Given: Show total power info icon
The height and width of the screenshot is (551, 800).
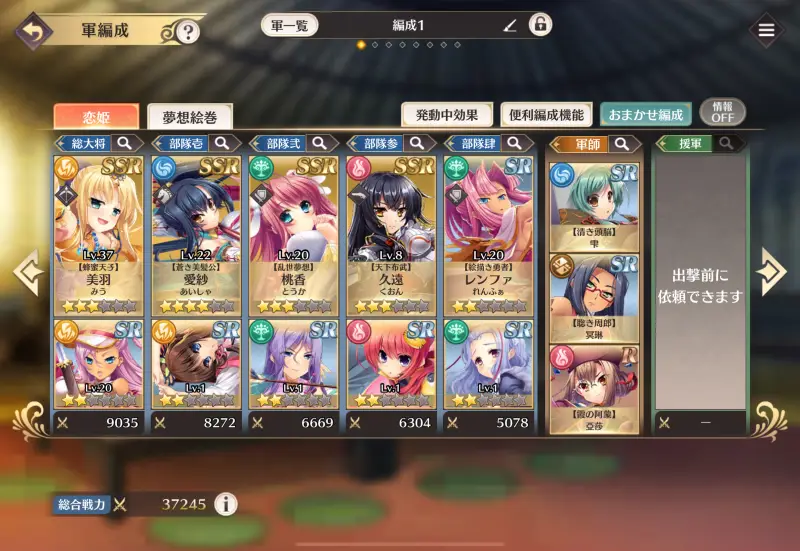Looking at the screenshot, I should [x=226, y=504].
